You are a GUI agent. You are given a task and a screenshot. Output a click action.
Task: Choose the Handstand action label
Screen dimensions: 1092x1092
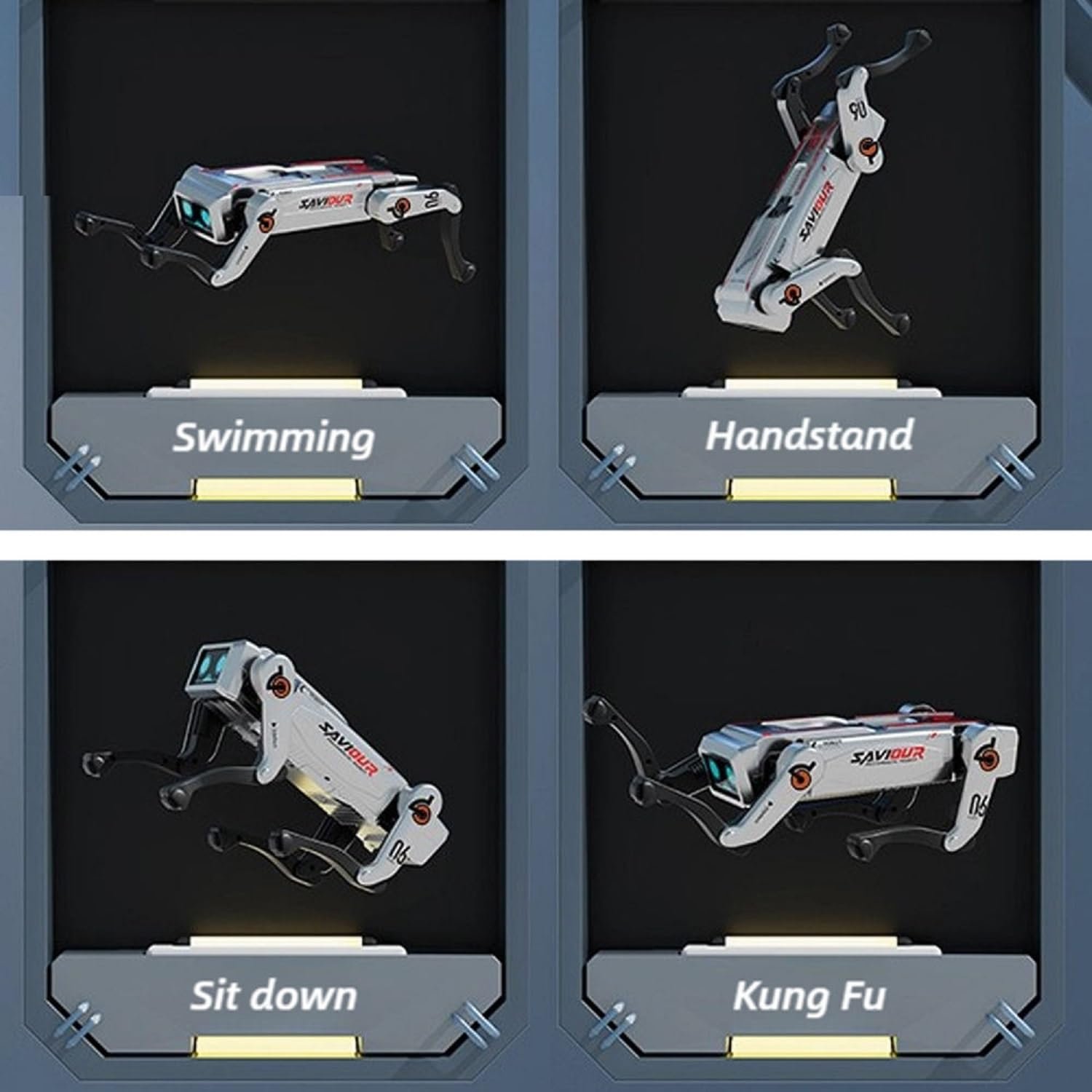809,435
